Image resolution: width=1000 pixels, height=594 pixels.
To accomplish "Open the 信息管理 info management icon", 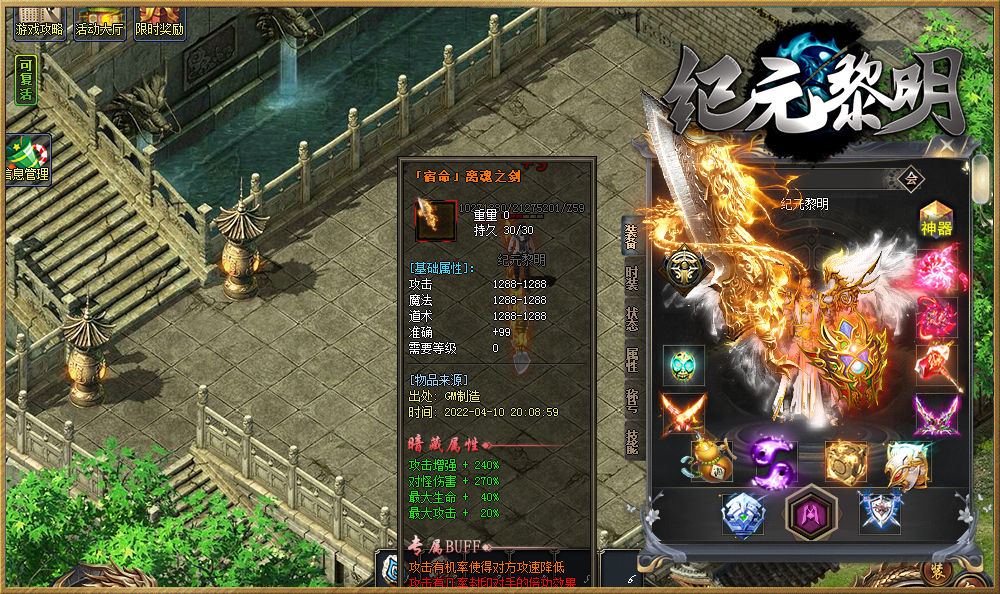I will [27, 161].
